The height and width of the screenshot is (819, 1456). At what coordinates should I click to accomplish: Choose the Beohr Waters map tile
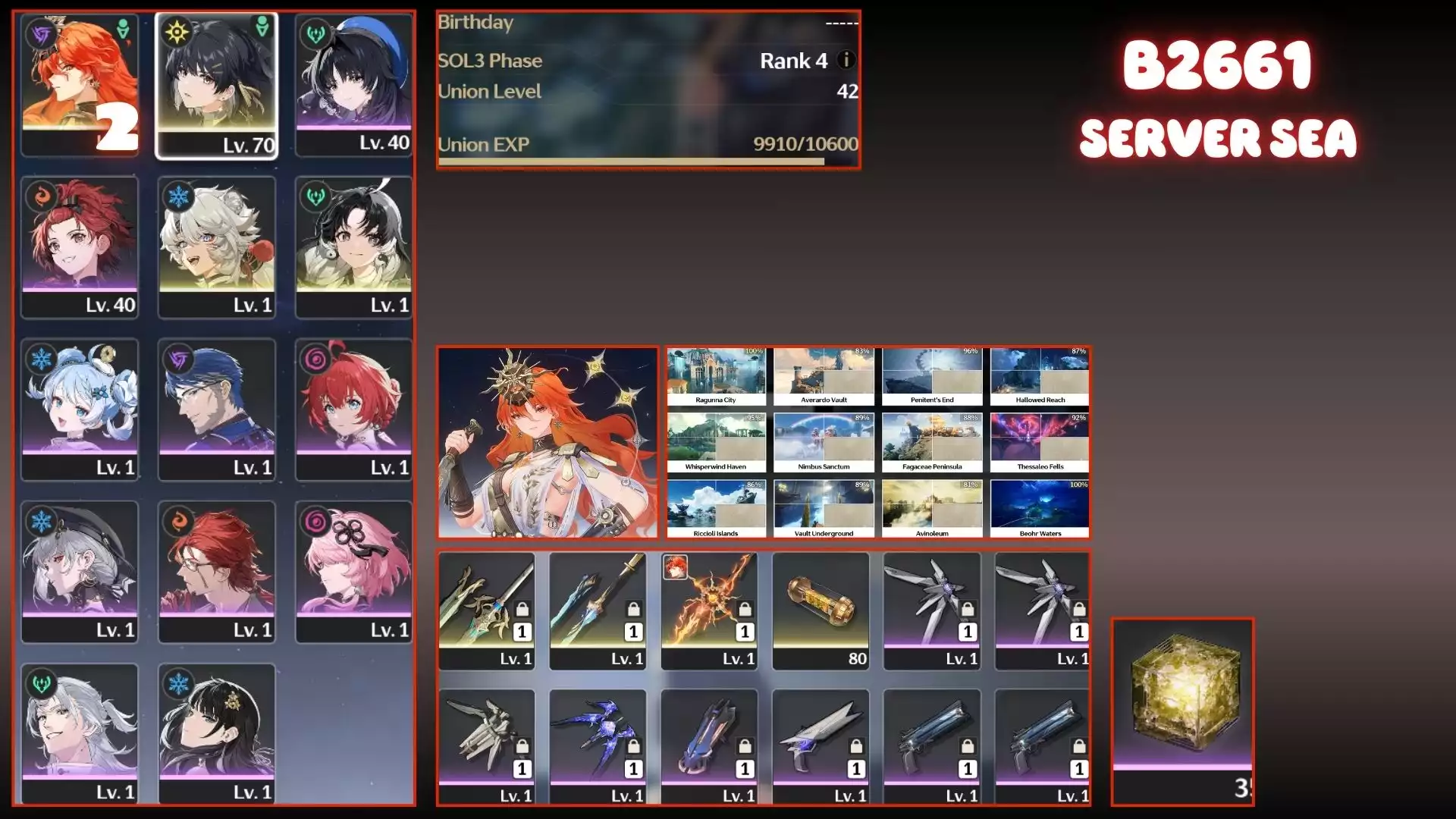1040,510
